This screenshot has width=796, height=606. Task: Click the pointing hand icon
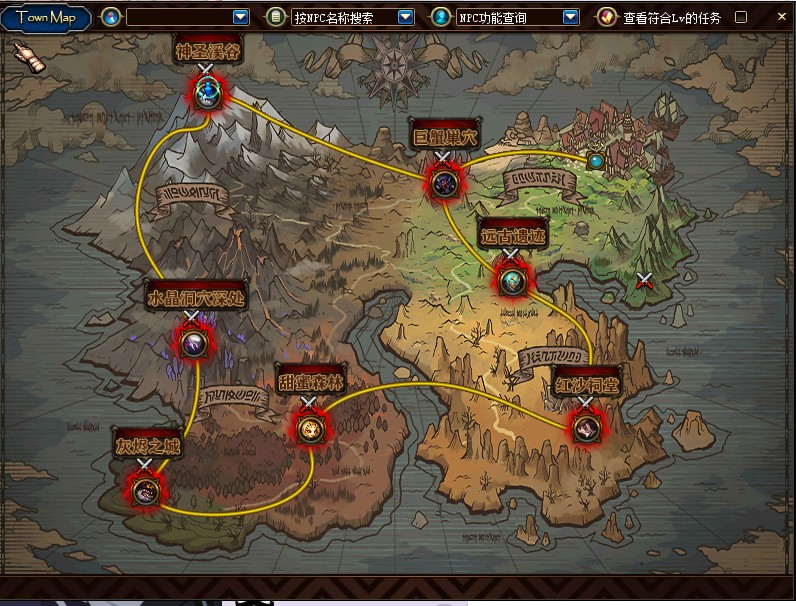(x=30, y=58)
